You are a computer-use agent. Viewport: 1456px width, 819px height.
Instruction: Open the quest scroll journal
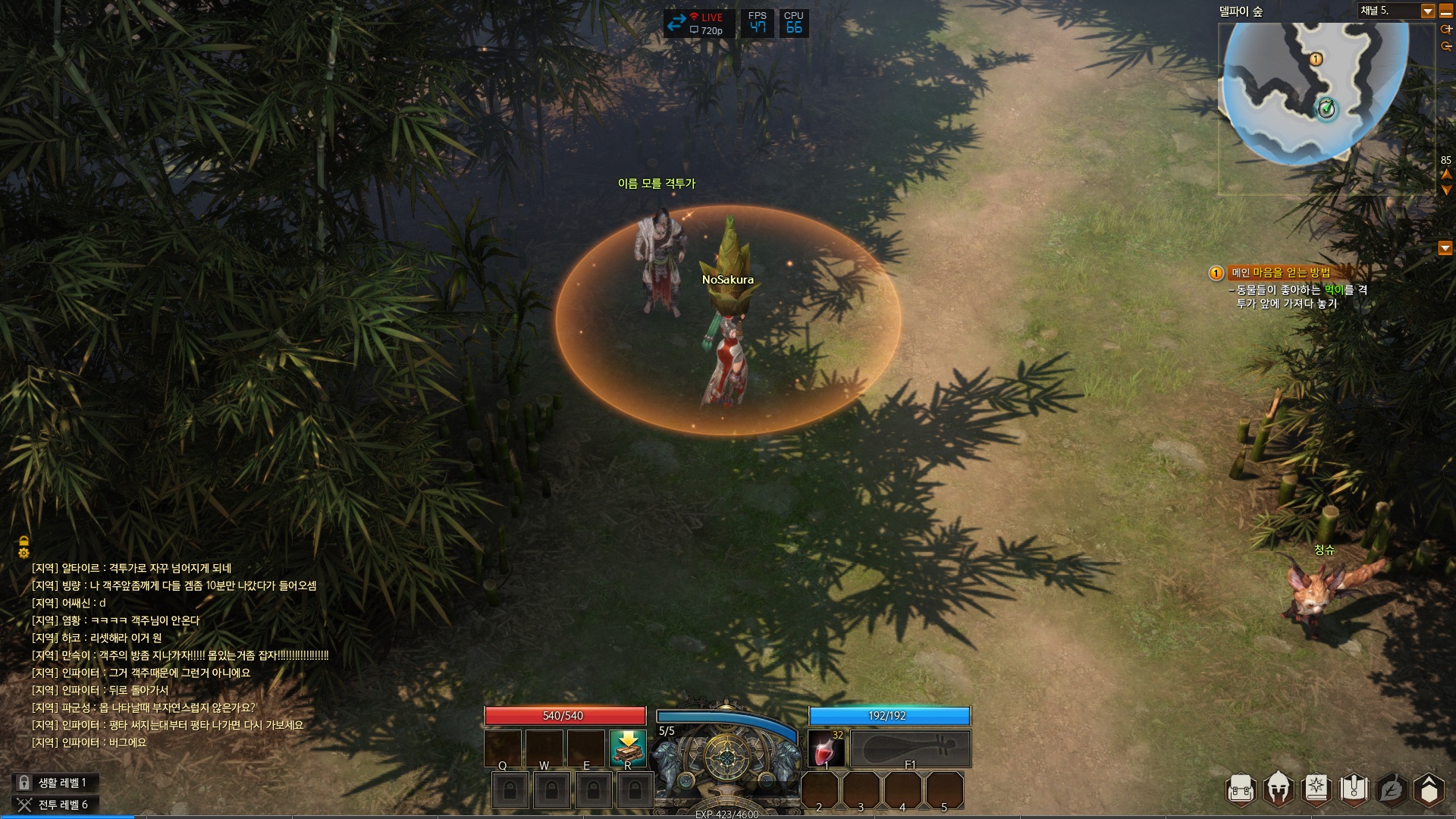coord(1354,789)
